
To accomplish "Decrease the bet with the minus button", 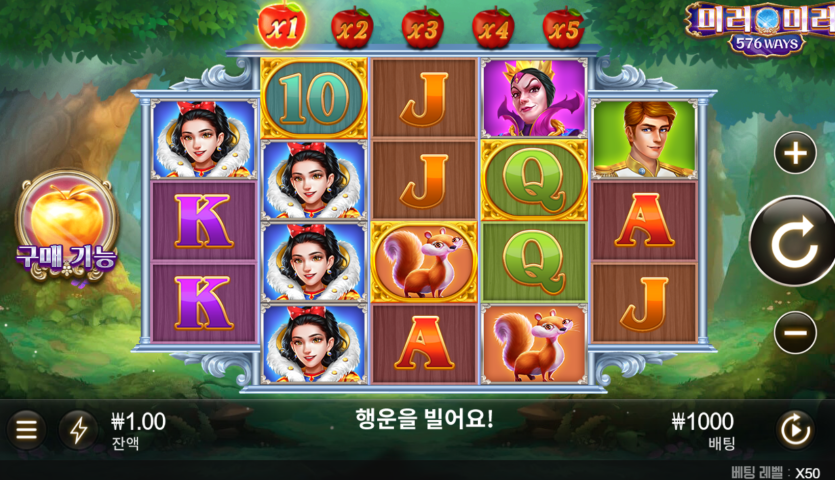I will (x=796, y=331).
